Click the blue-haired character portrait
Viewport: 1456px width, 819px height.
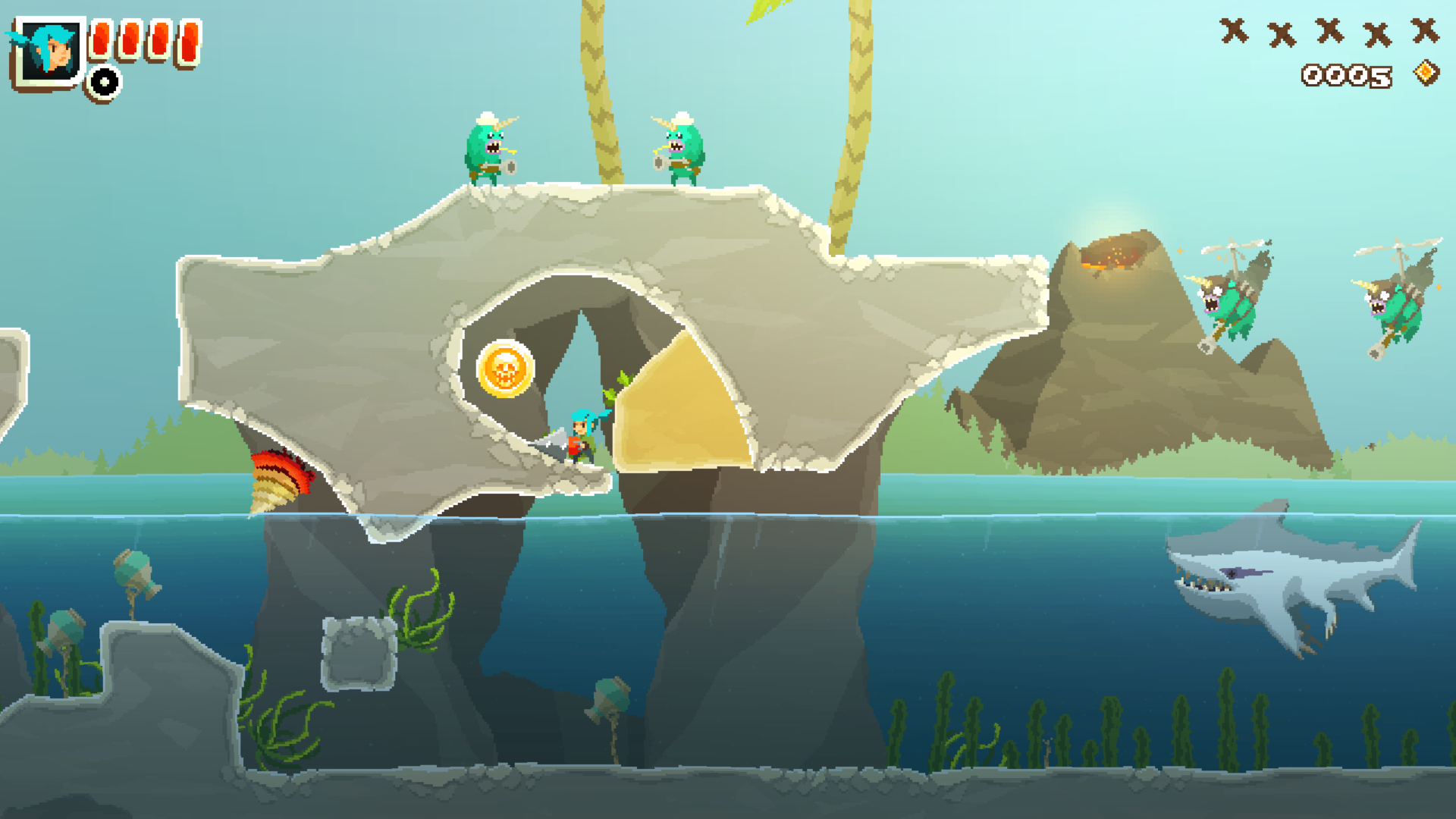[49, 52]
